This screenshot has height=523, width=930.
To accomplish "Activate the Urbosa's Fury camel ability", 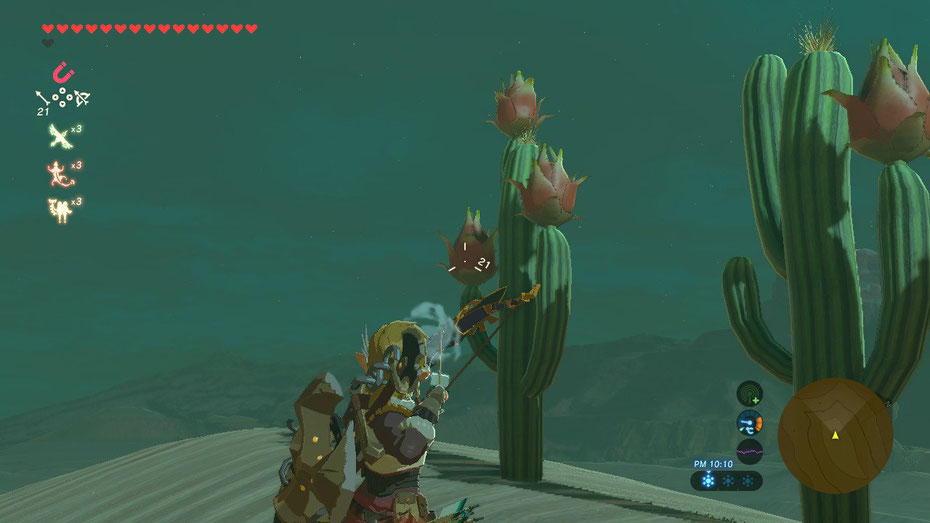I will click(x=61, y=208).
